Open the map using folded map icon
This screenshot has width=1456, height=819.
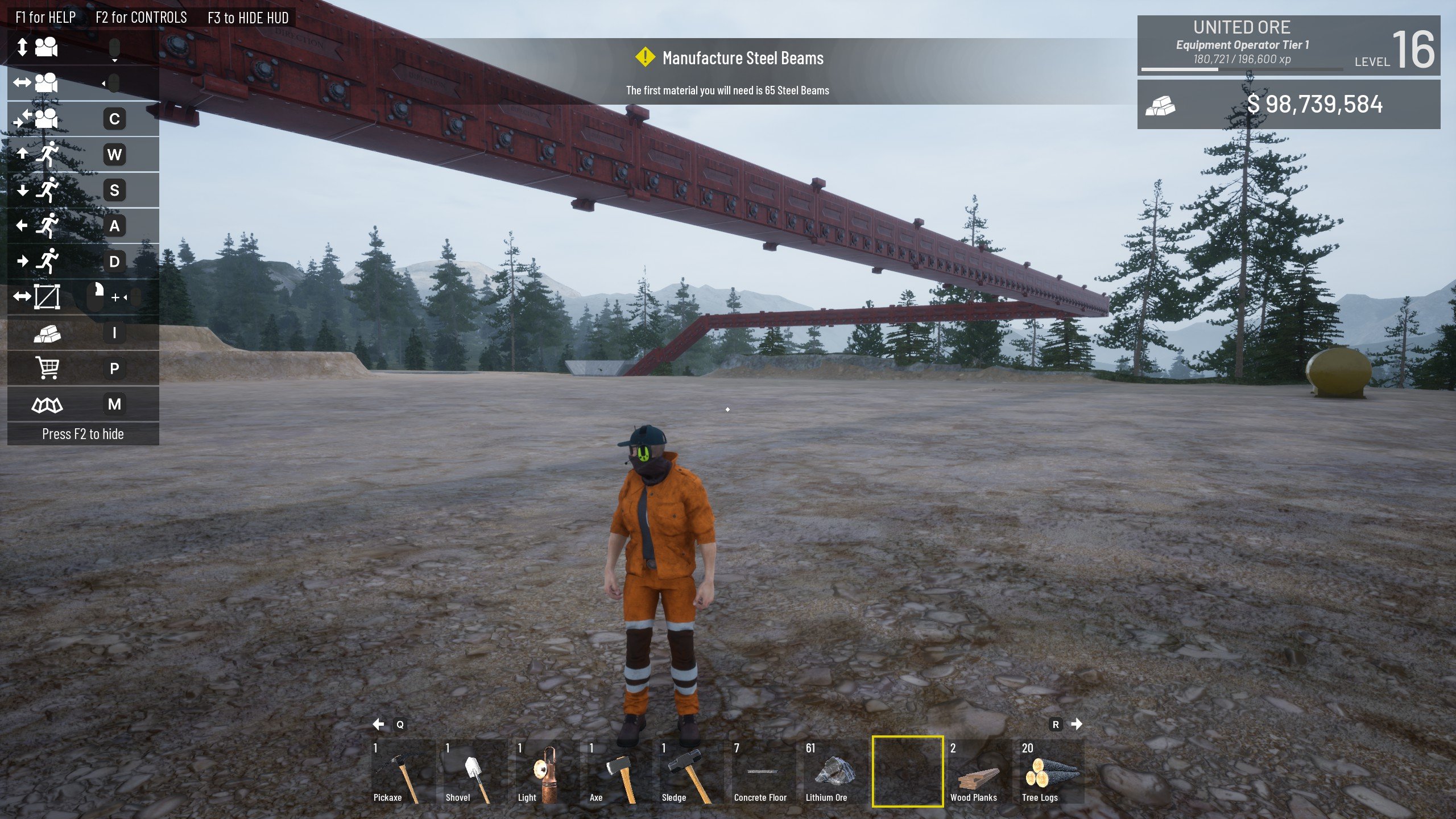[48, 404]
